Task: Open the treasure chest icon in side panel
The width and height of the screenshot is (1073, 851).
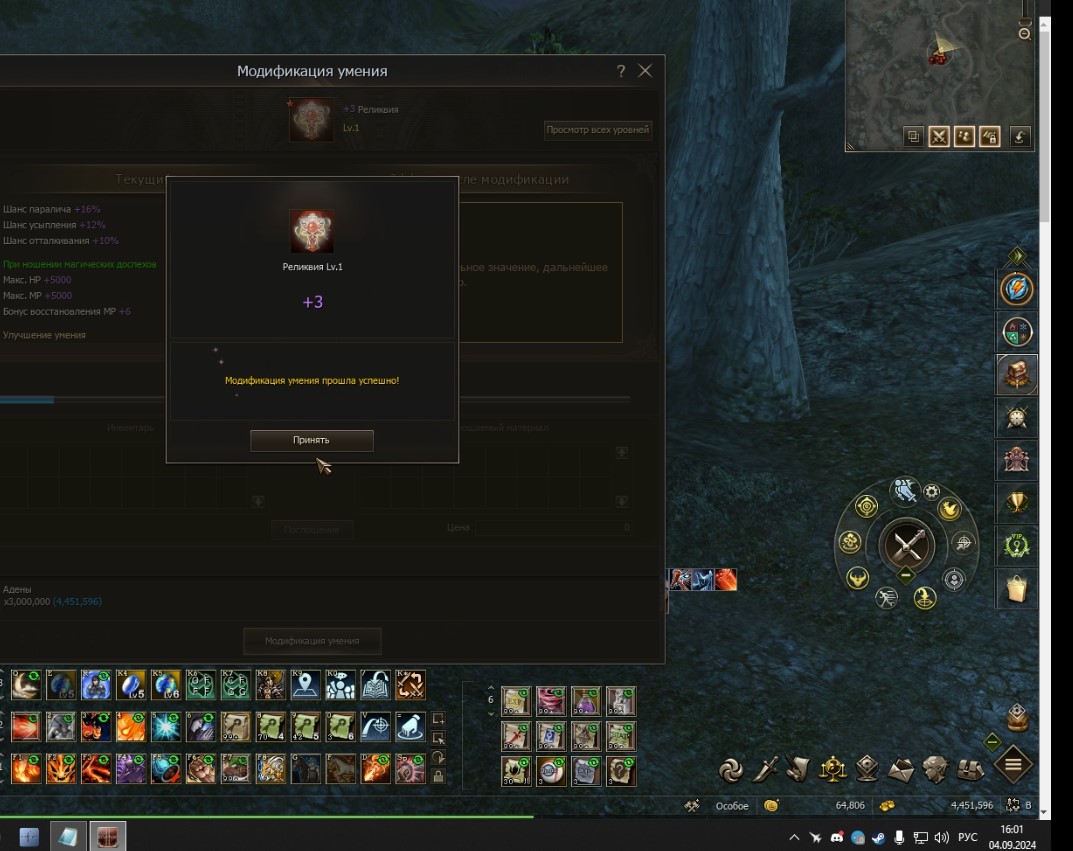Action: point(1017,375)
